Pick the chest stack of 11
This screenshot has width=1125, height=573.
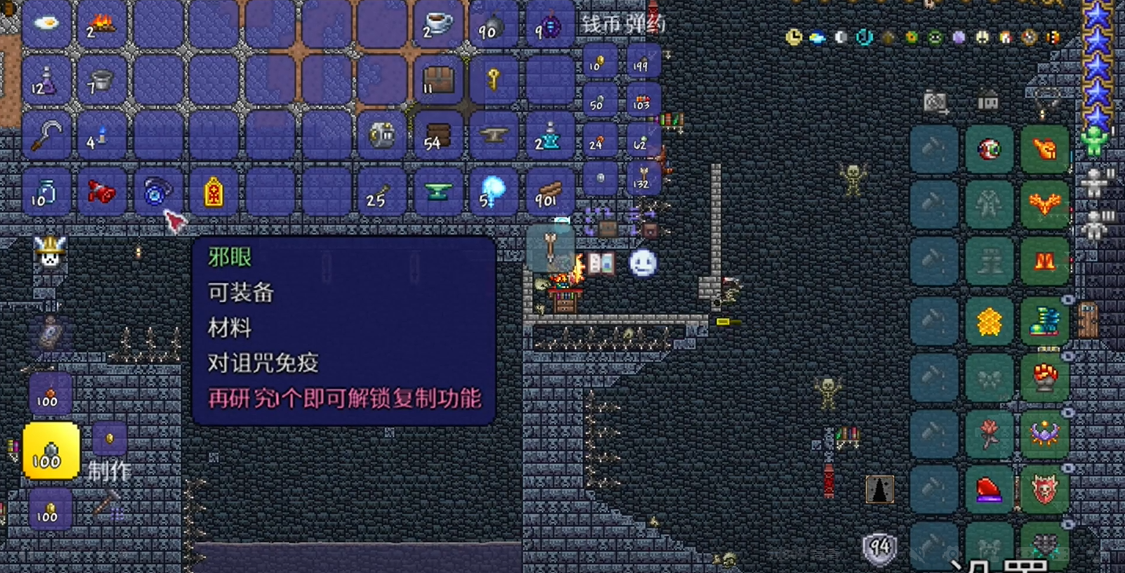click(x=437, y=78)
